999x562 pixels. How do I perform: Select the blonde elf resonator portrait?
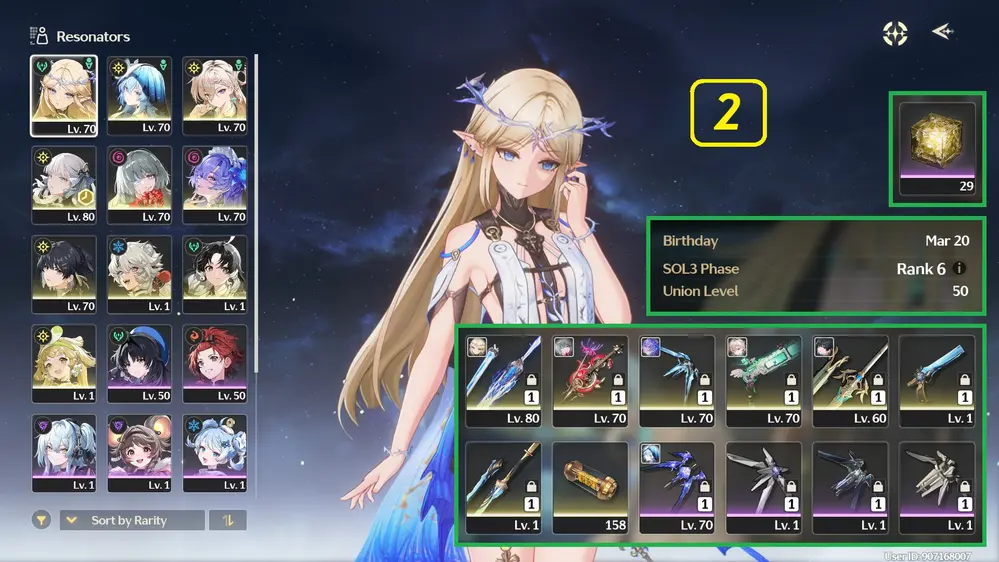[64, 96]
